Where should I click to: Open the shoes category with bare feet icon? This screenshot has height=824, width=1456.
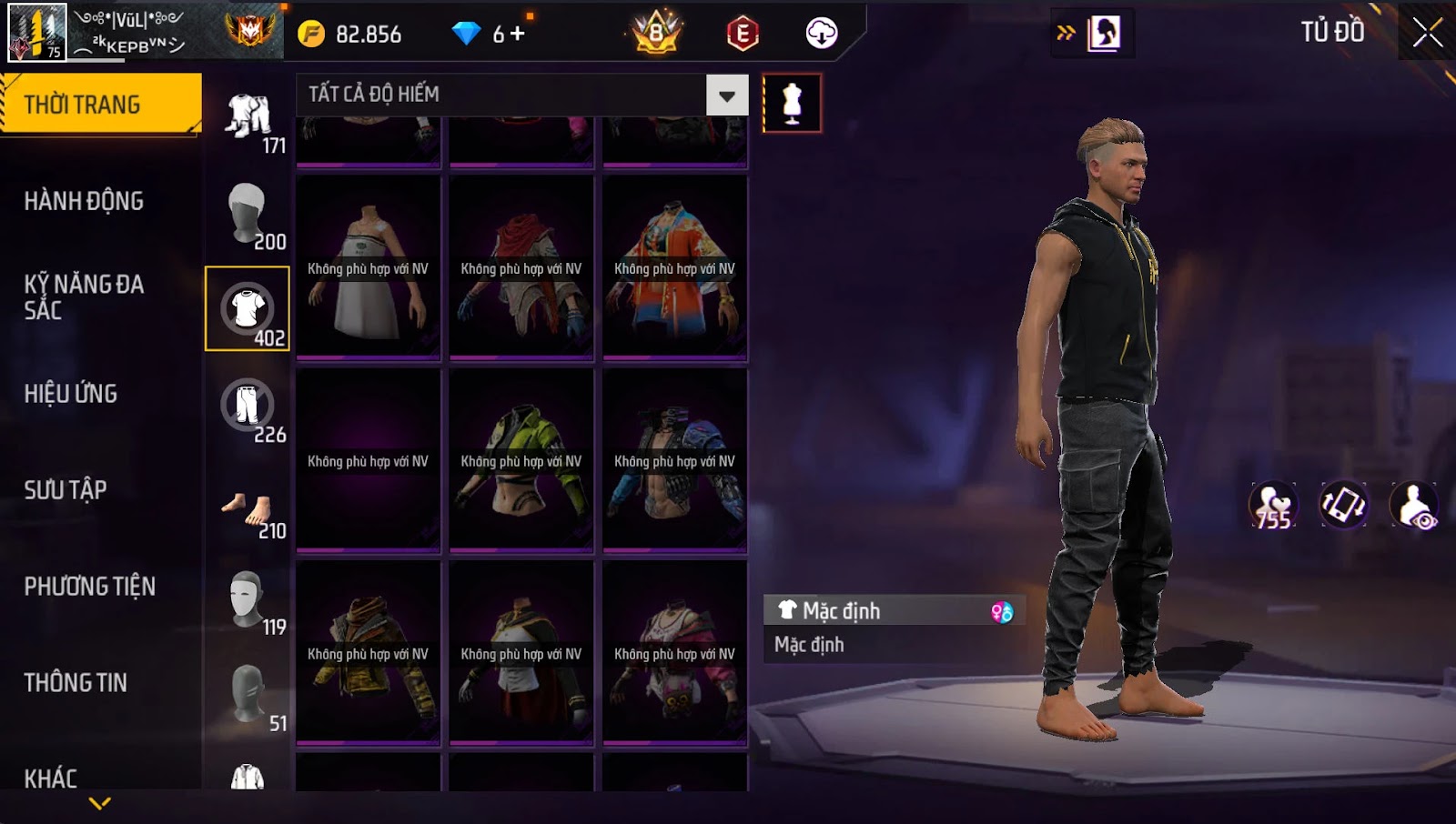coord(248,507)
